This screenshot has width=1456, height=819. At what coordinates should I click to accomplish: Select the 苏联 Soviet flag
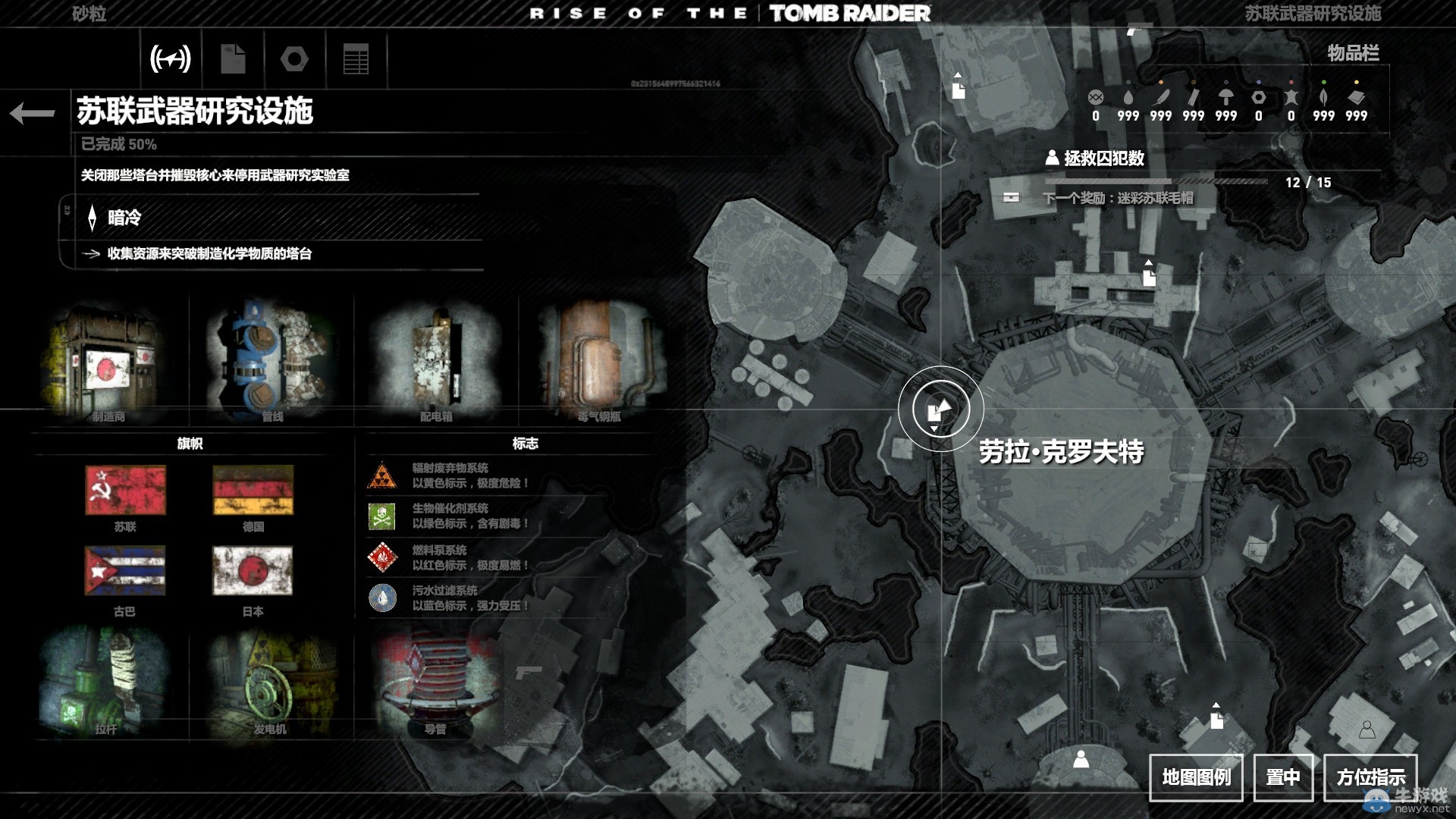click(125, 490)
